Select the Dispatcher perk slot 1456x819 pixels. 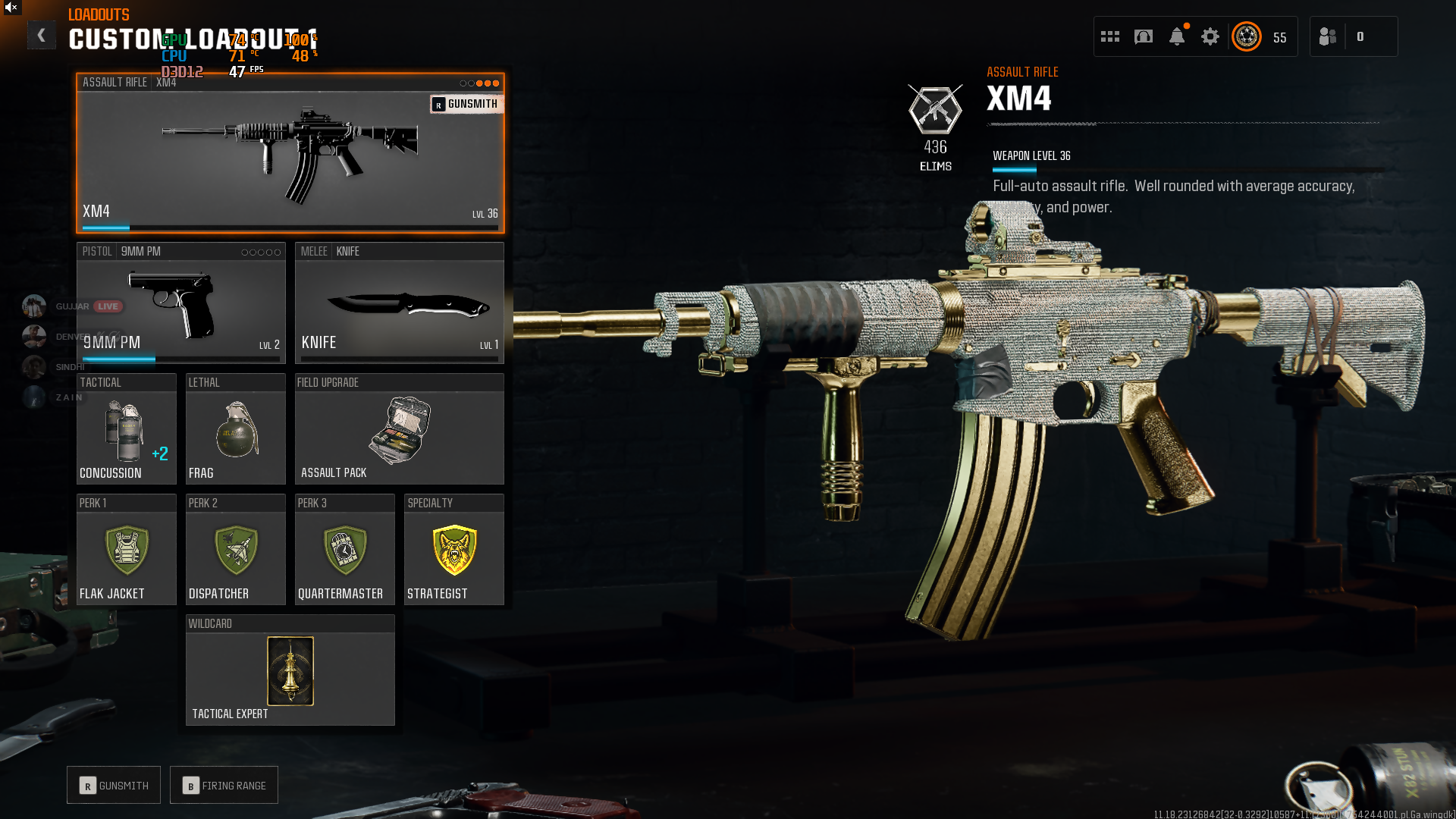click(x=235, y=550)
